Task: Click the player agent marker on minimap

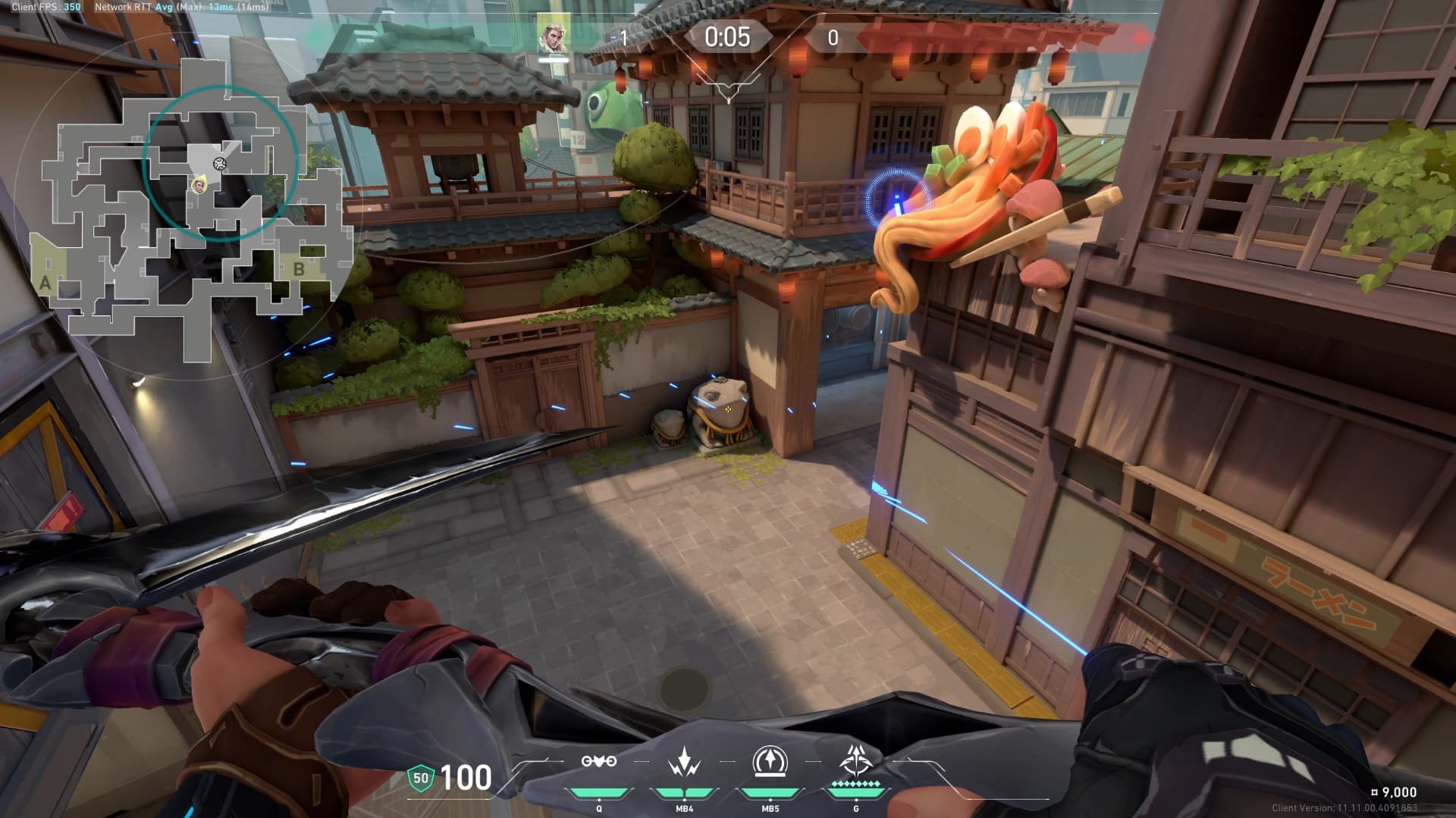Action: pyautogui.click(x=199, y=183)
